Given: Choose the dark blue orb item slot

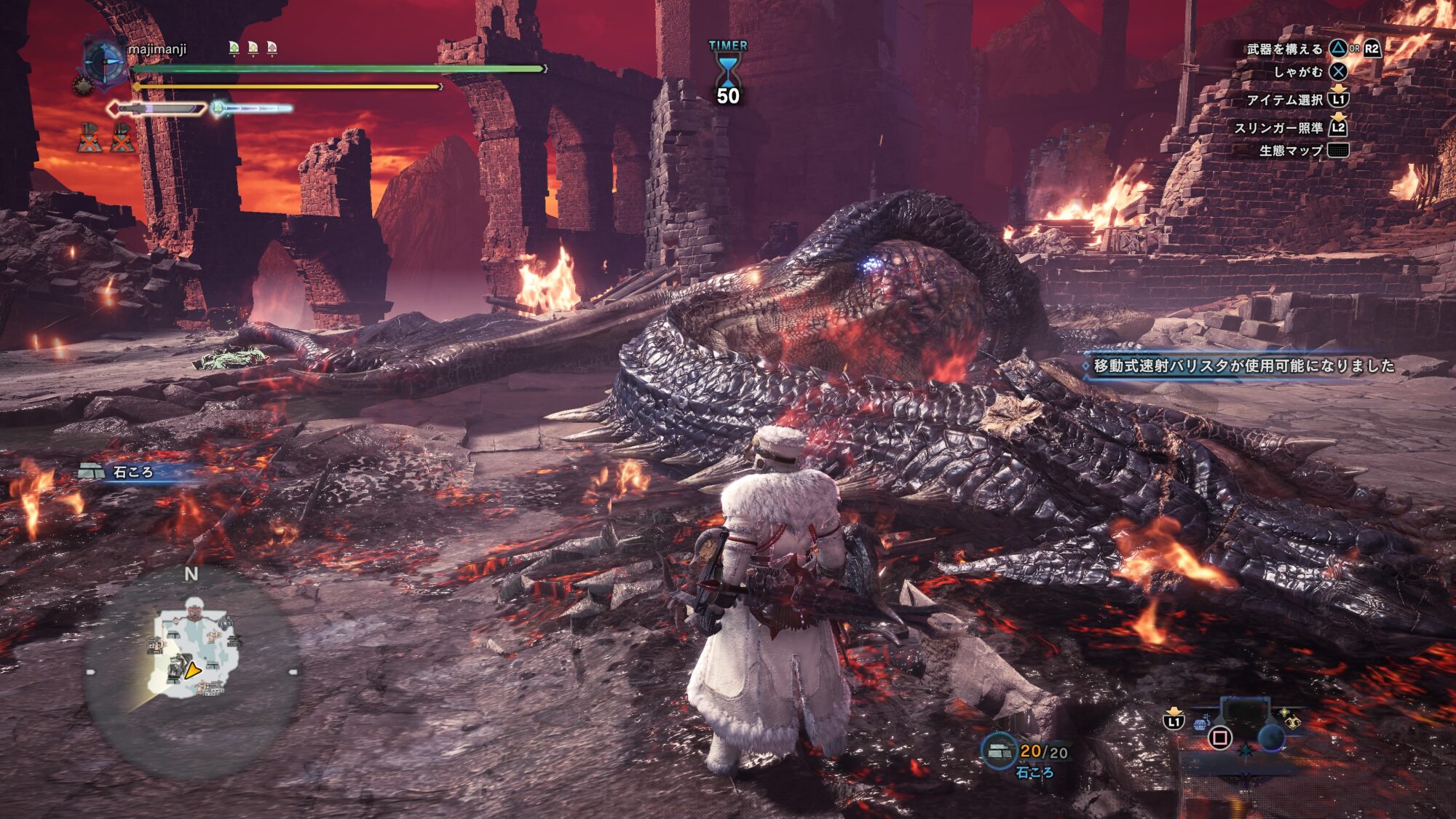Looking at the screenshot, I should [x=1271, y=737].
